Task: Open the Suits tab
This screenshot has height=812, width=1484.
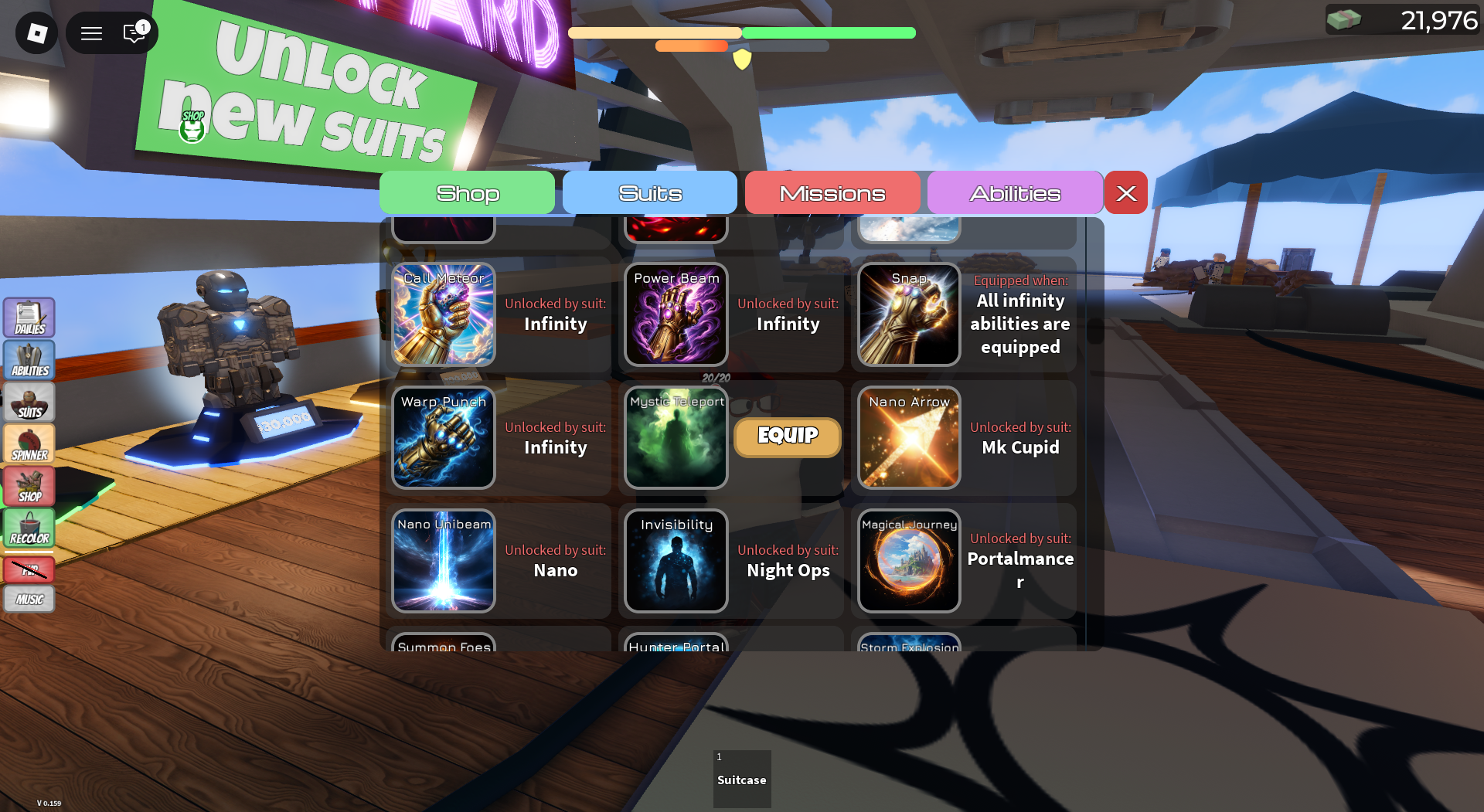Action: (650, 192)
